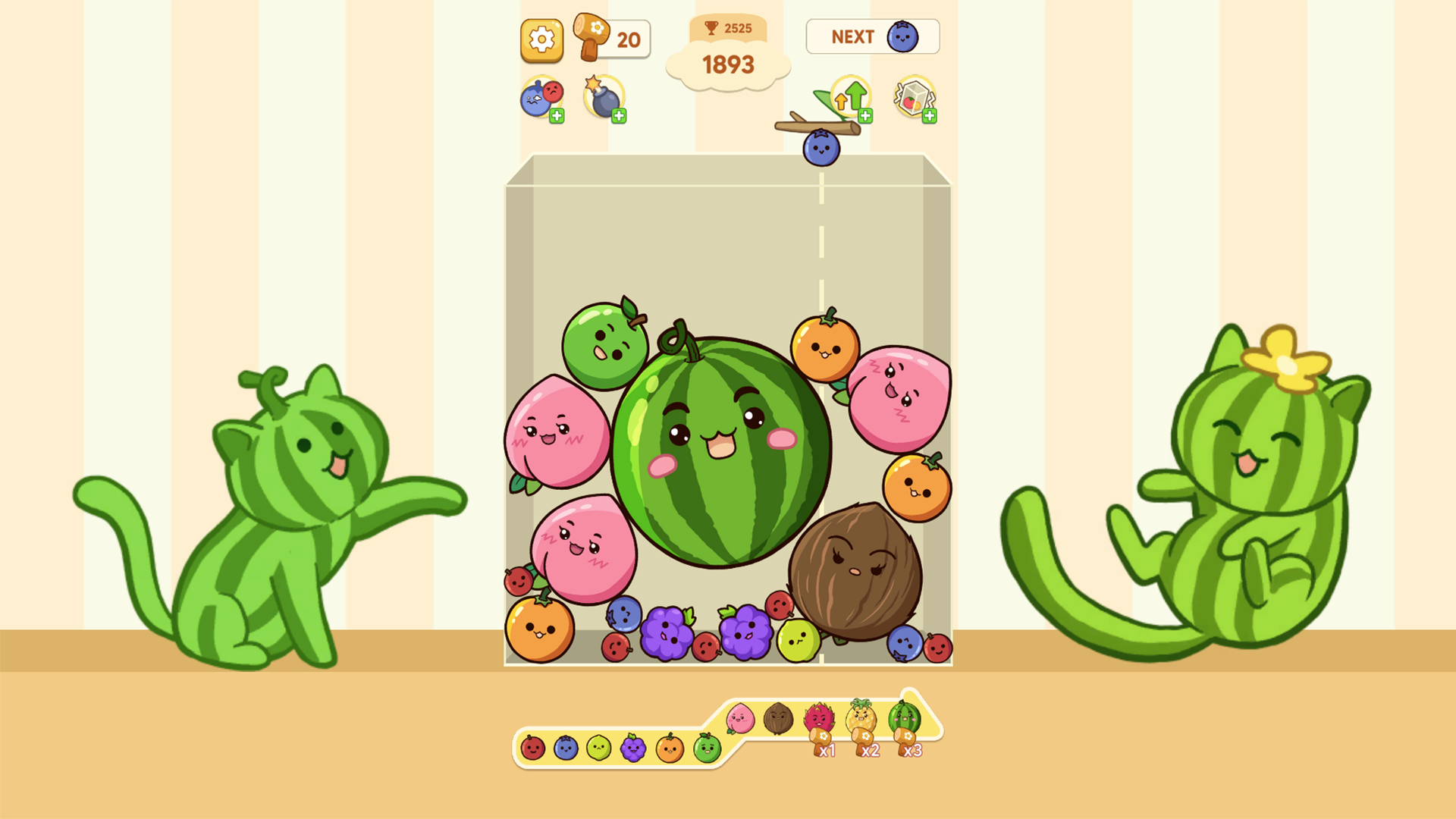Viewport: 1456px width, 819px height.
Task: Drop the blueberry waiting on the branch
Action: 823,146
